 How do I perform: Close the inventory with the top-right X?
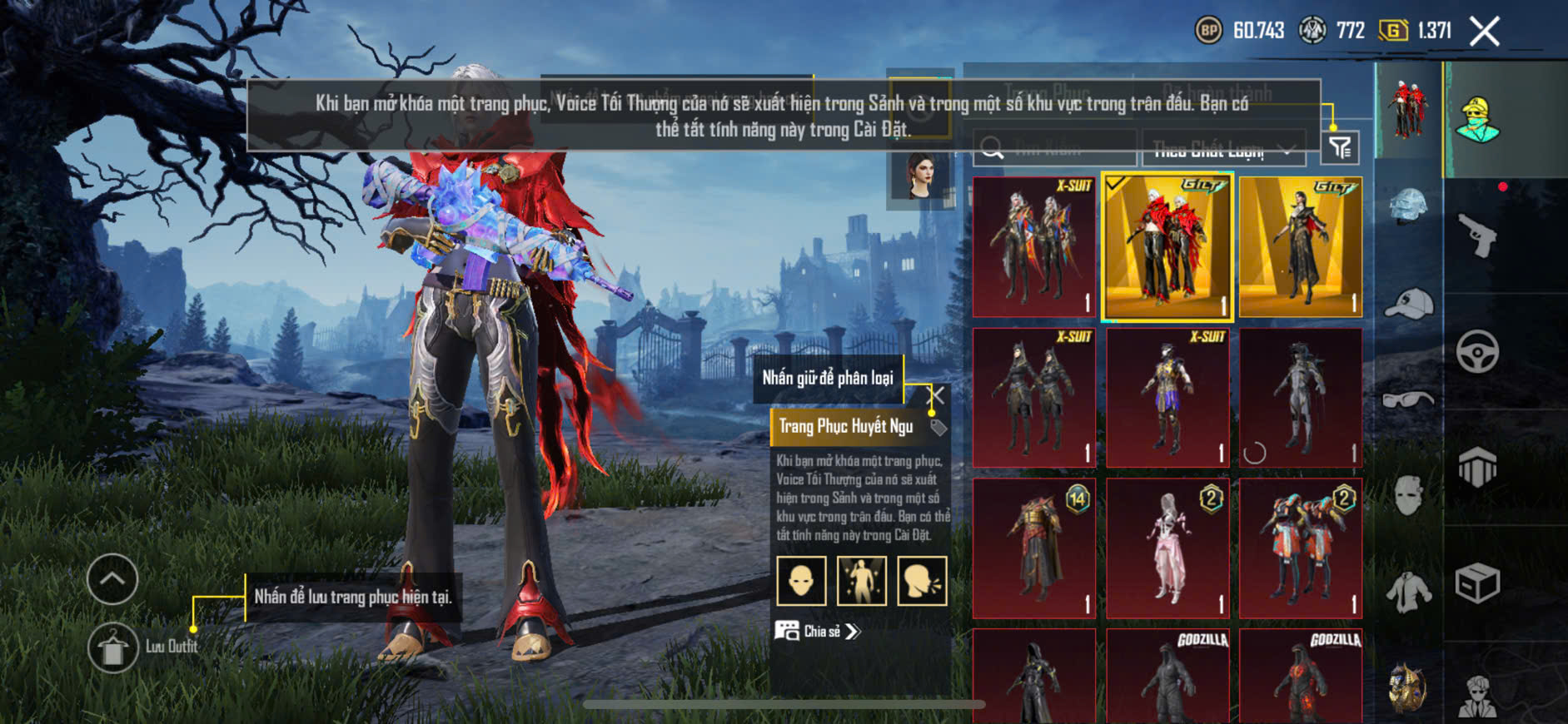click(x=1485, y=32)
